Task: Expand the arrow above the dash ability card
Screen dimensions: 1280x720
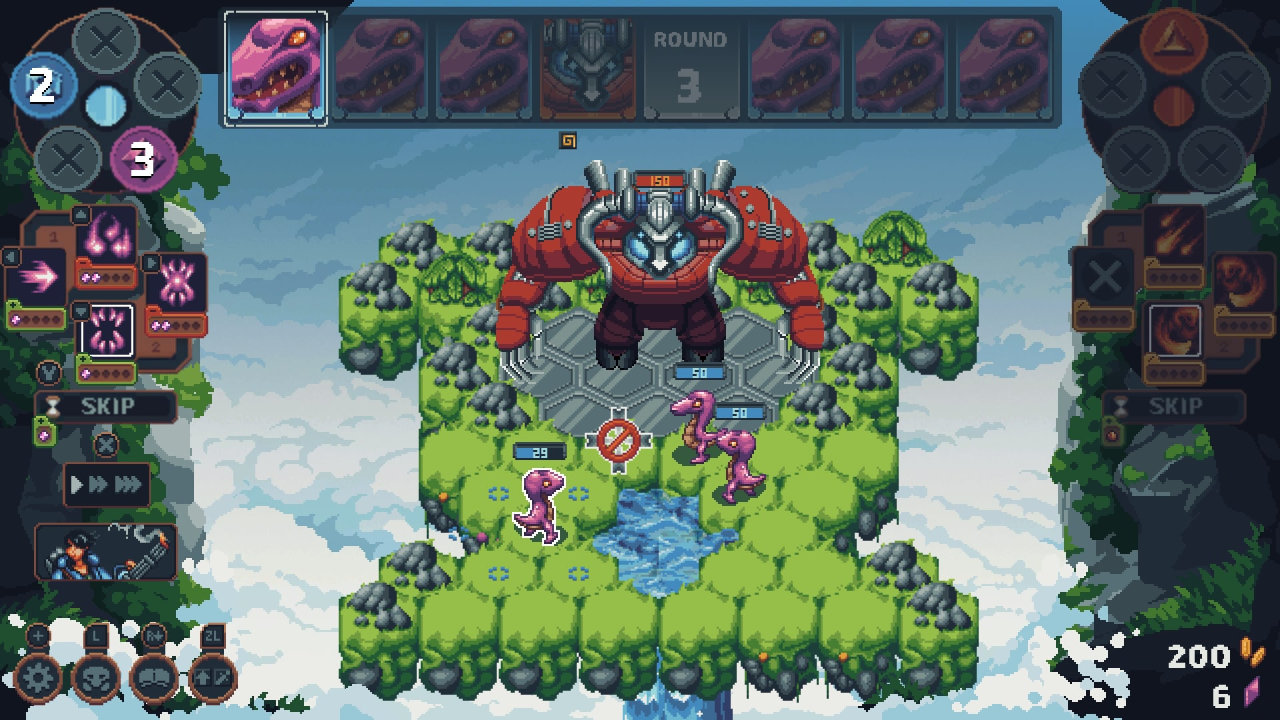Action: coord(11,258)
